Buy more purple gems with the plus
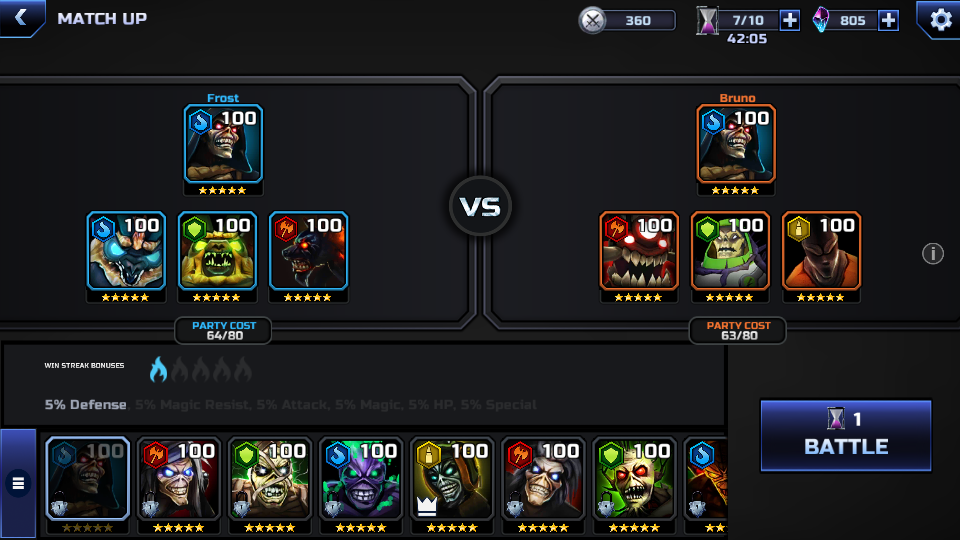 [888, 20]
